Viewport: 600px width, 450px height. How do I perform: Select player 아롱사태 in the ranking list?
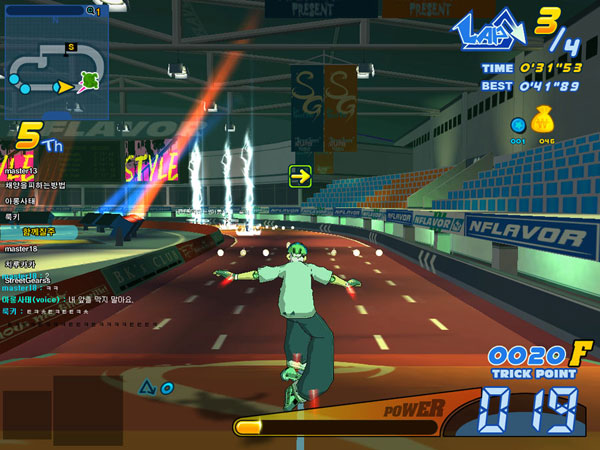[22, 201]
